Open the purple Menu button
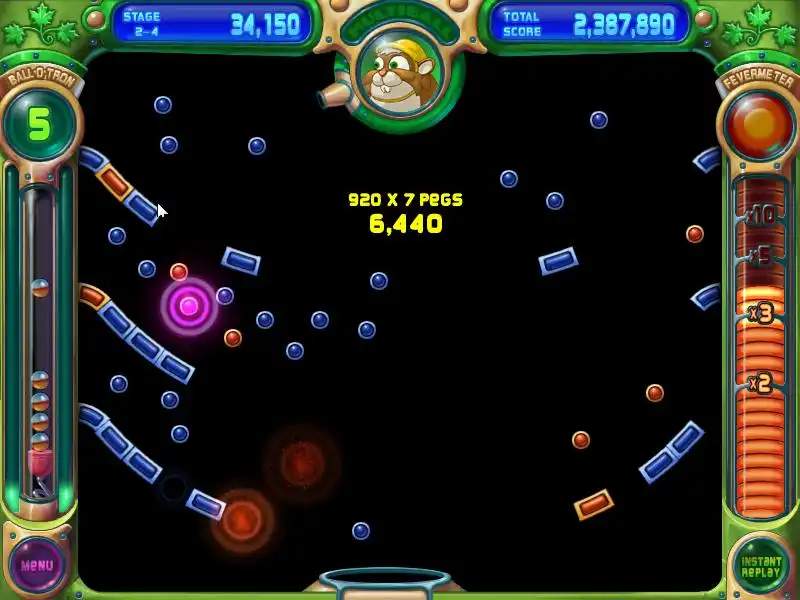 [x=37, y=565]
